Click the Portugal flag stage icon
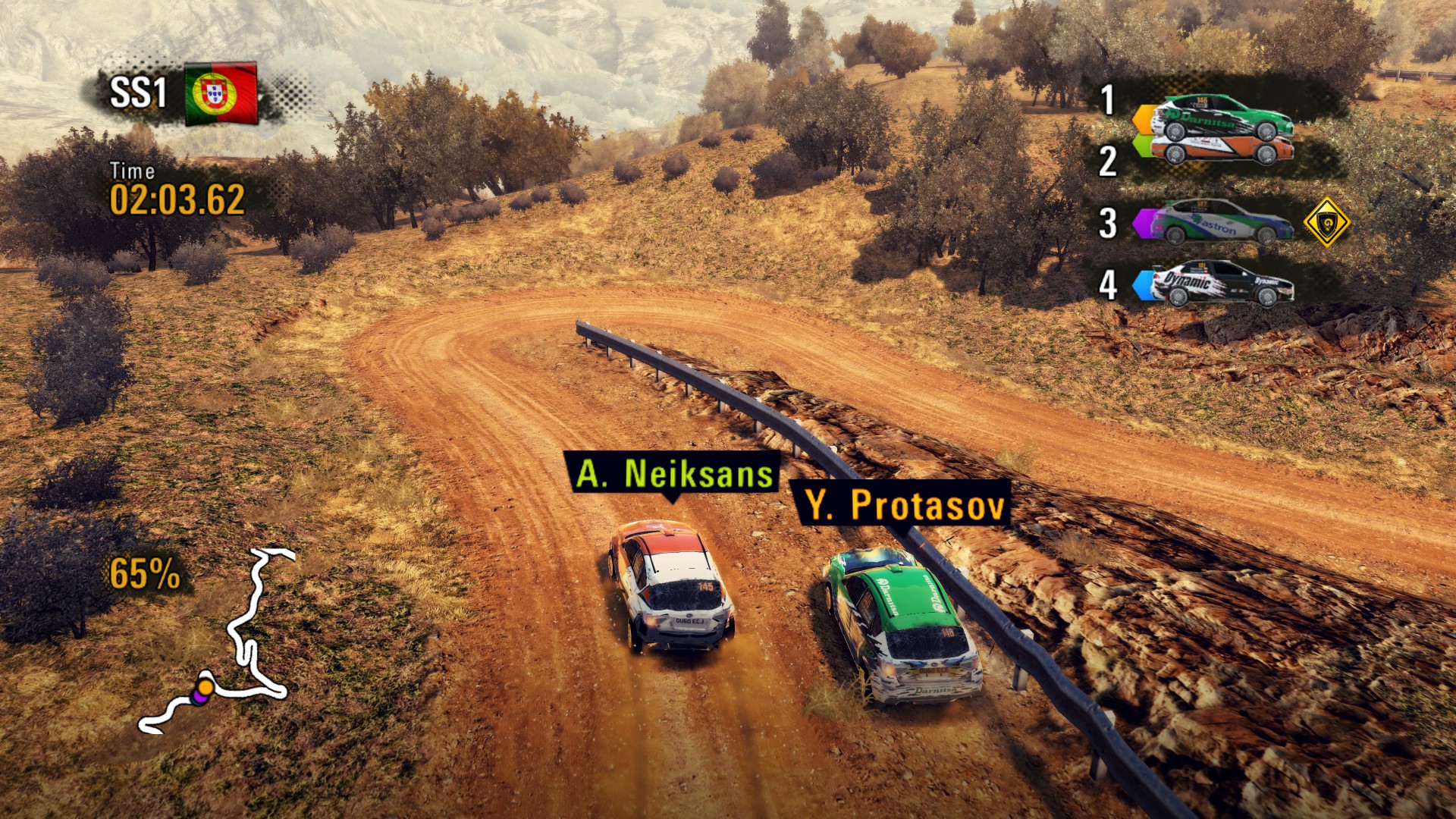Screen dimensions: 1456x819 pyautogui.click(x=221, y=94)
